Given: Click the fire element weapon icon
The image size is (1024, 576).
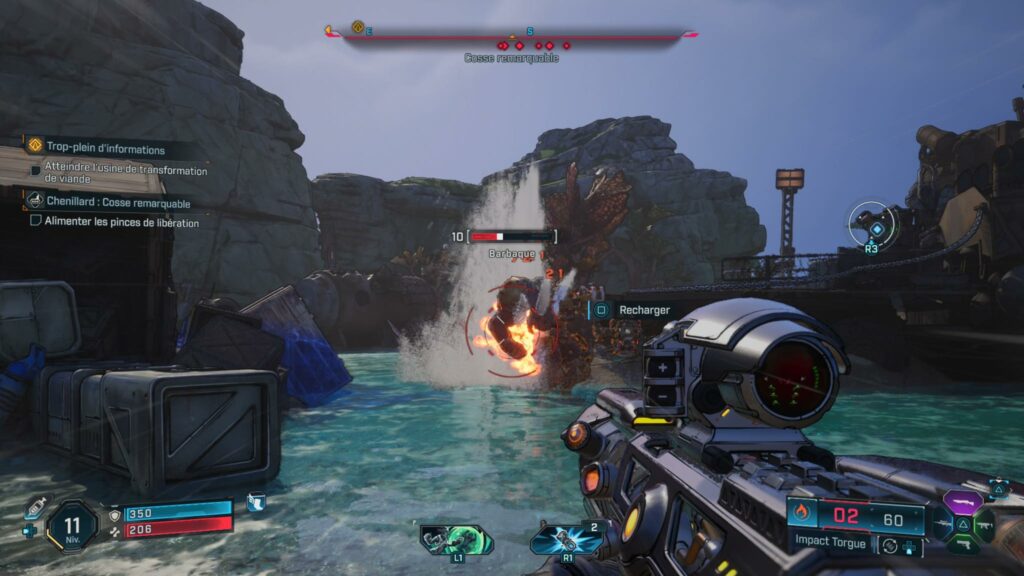Looking at the screenshot, I should click(x=802, y=514).
